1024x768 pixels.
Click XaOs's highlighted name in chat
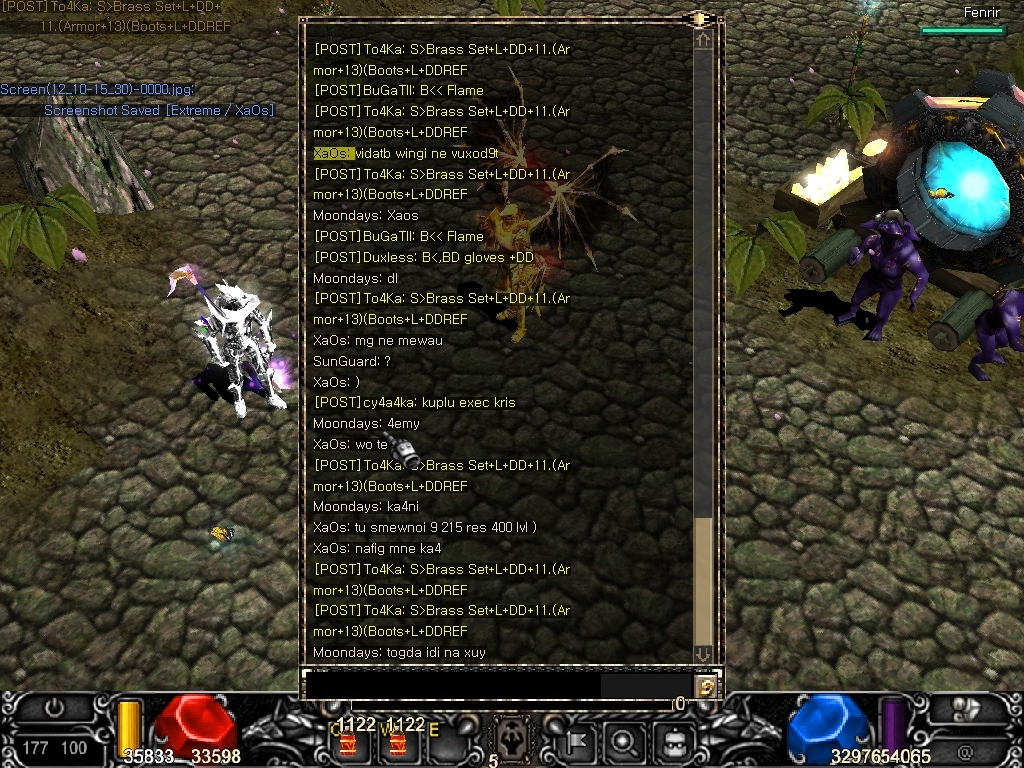click(333, 153)
